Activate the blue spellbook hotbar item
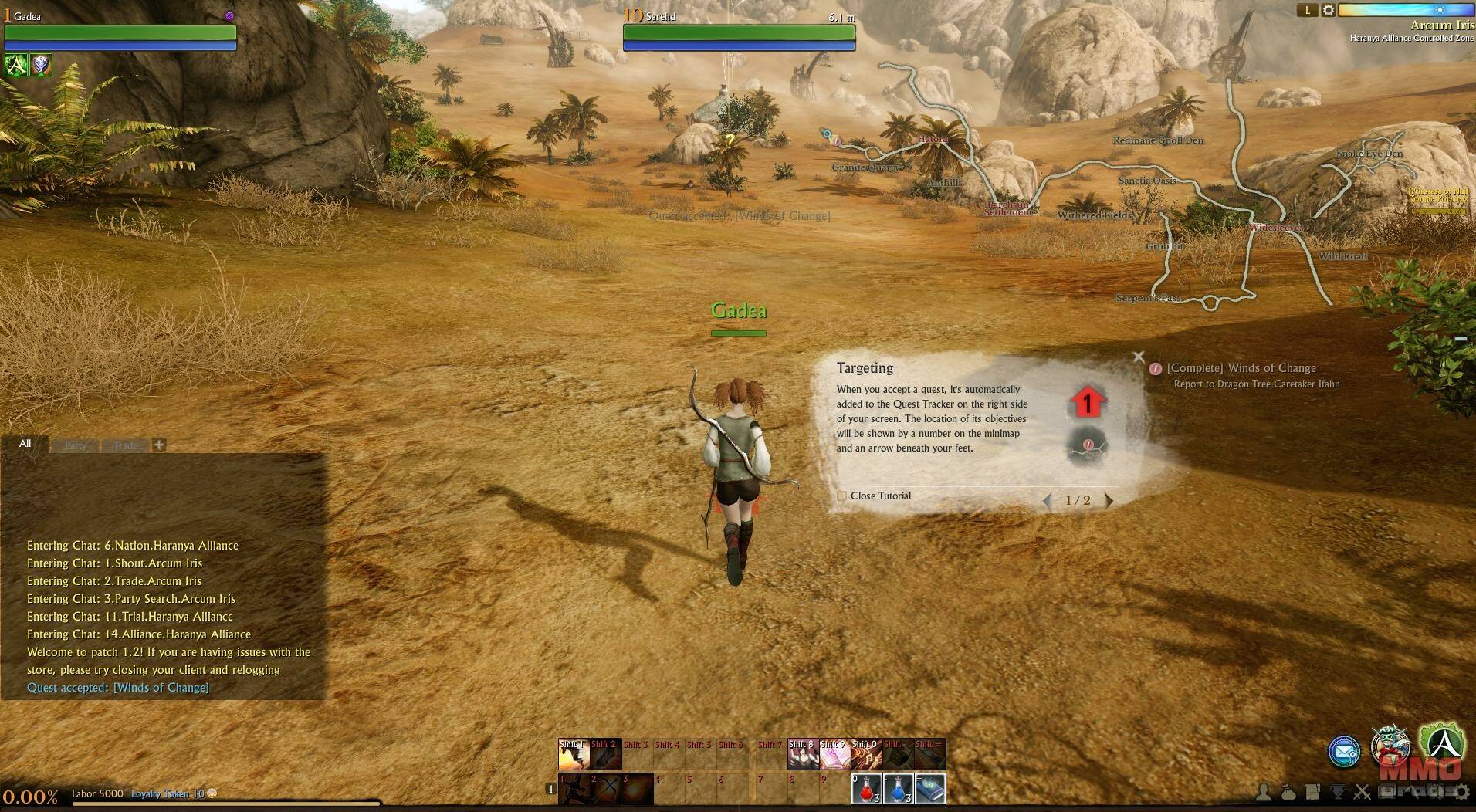Image resolution: width=1476 pixels, height=812 pixels. point(930,789)
